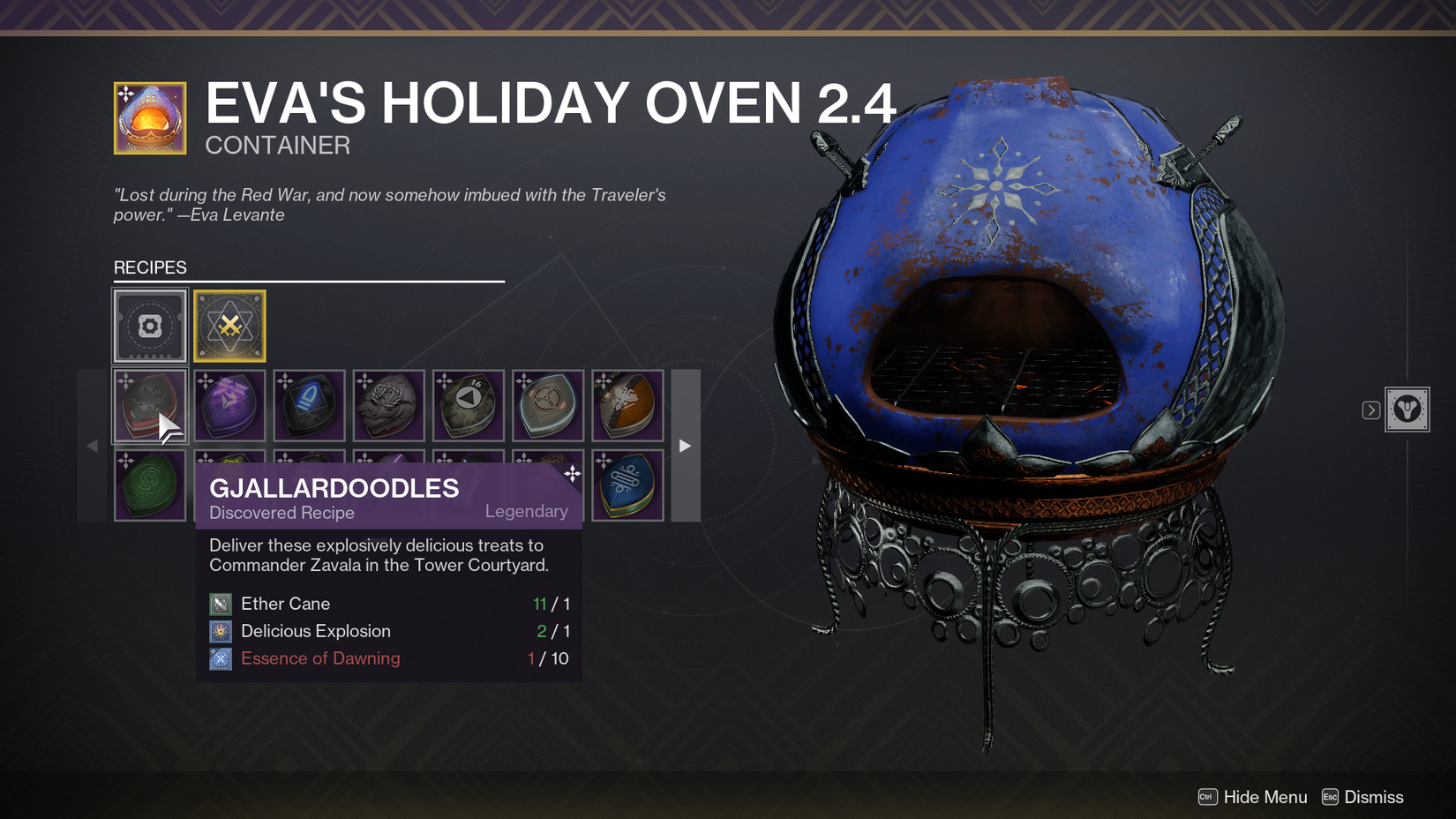Click Dismiss to close the oven screen
Screen dimensions: 1456x819
[x=1375, y=797]
